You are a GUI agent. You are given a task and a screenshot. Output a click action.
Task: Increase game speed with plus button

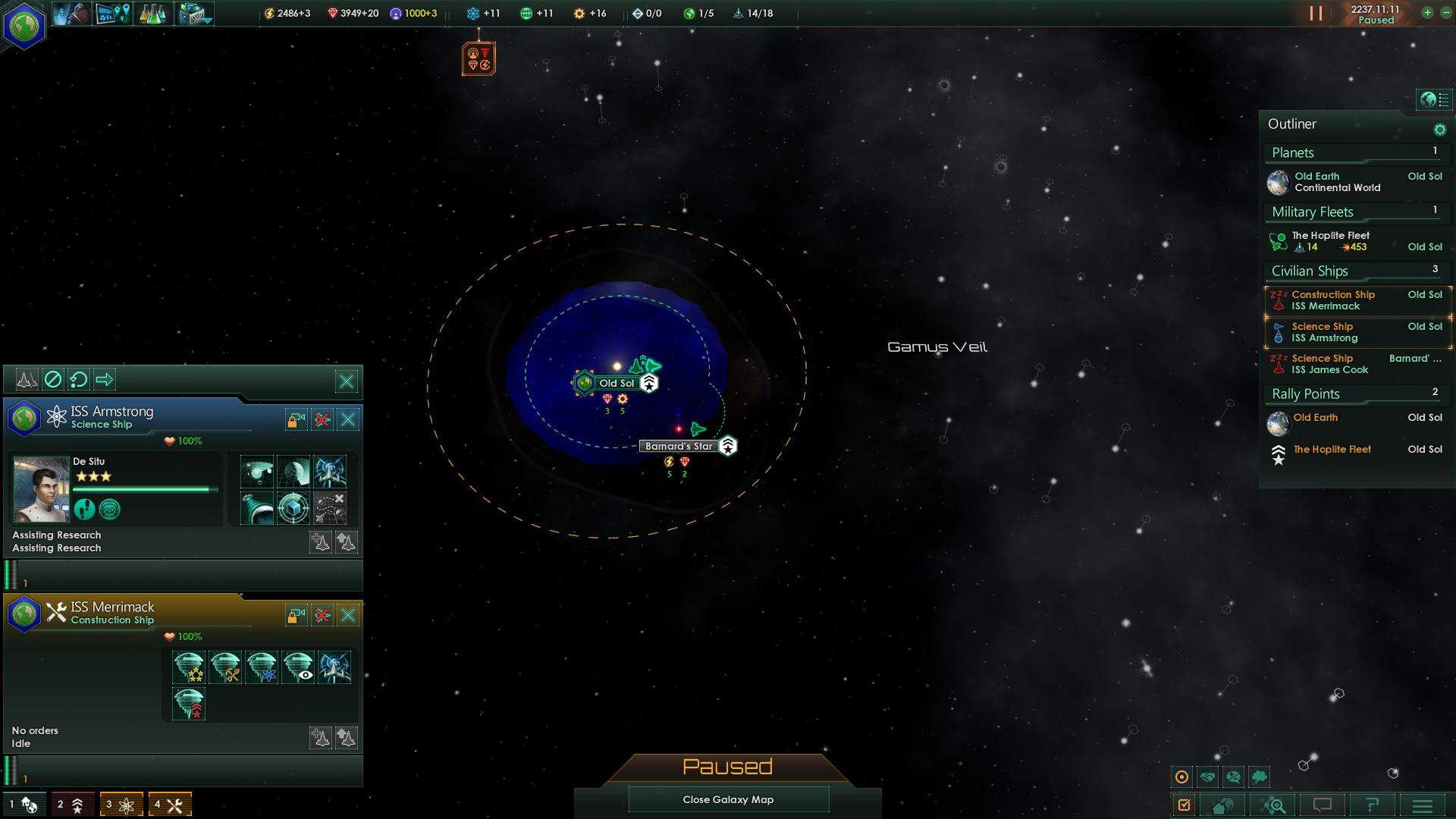(1427, 13)
